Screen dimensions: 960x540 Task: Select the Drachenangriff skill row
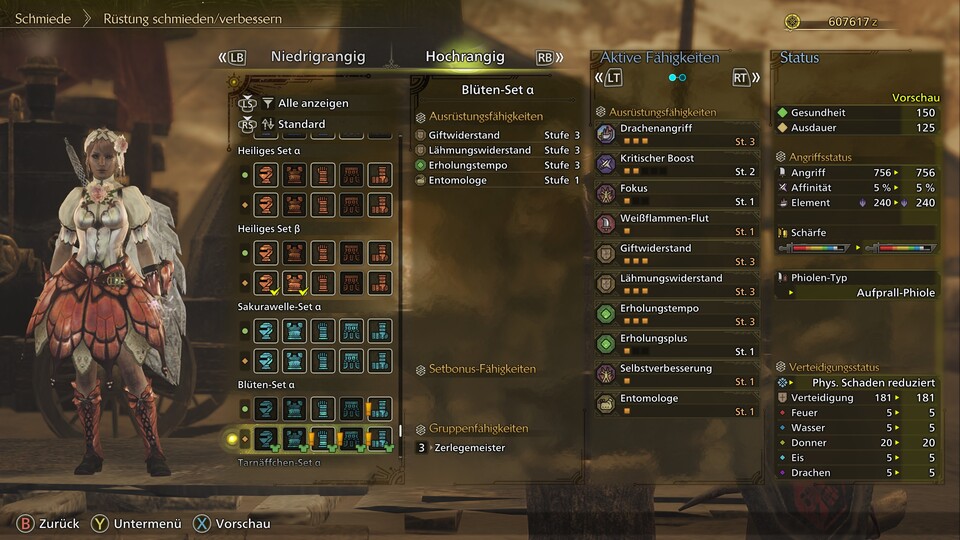click(677, 133)
